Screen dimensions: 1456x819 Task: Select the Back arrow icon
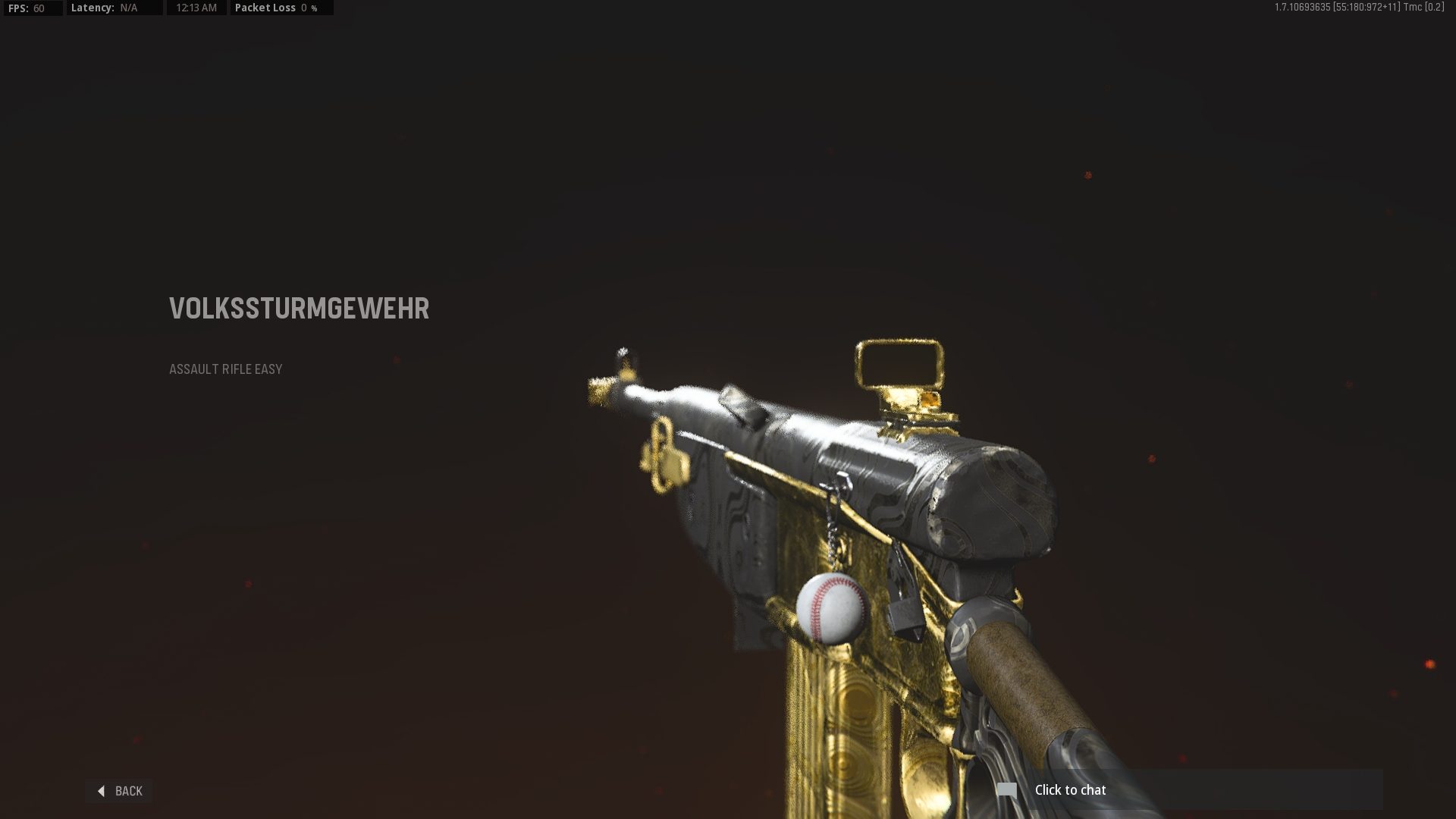pos(102,790)
